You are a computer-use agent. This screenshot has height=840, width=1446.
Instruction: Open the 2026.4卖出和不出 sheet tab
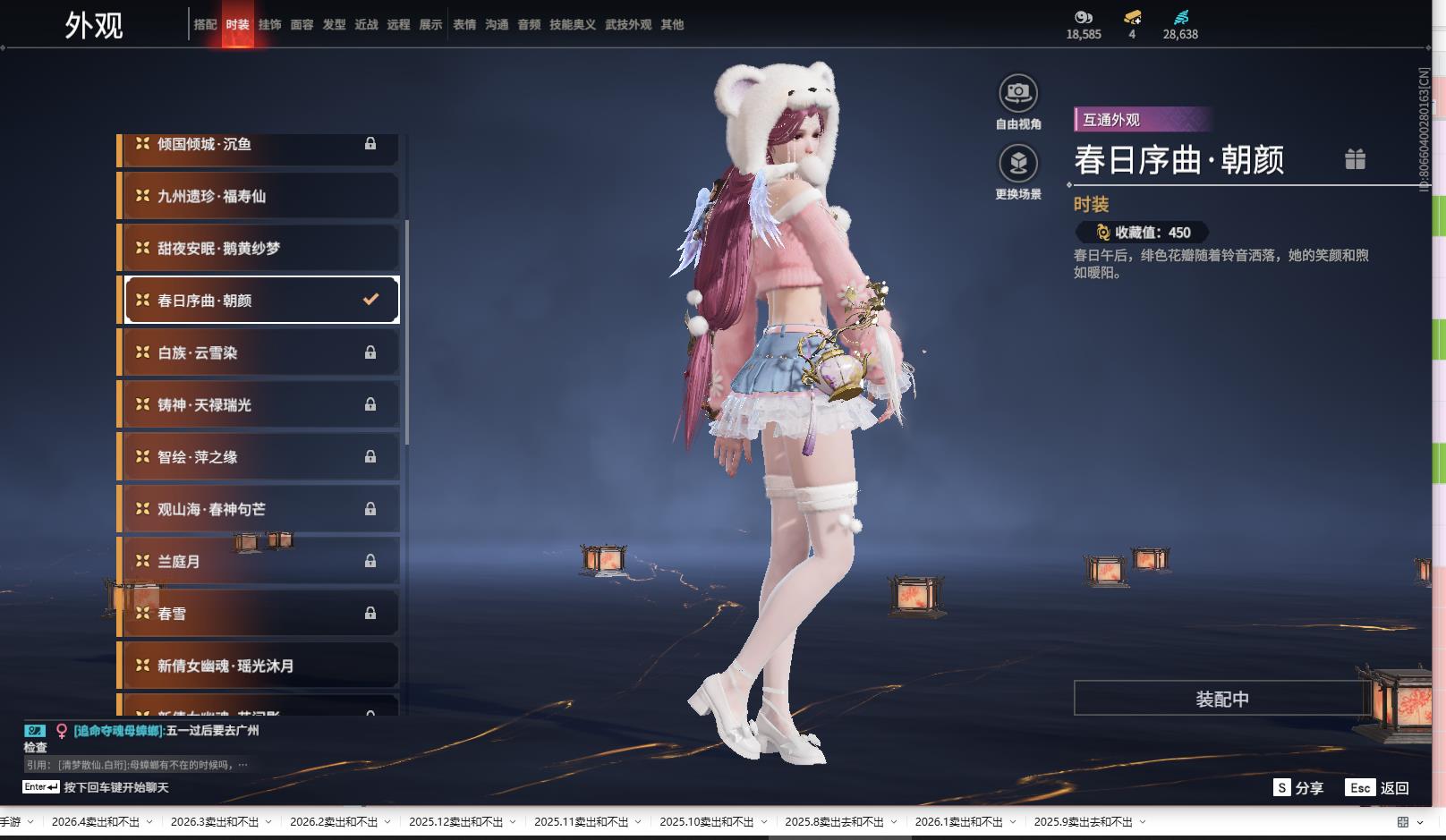[95, 822]
